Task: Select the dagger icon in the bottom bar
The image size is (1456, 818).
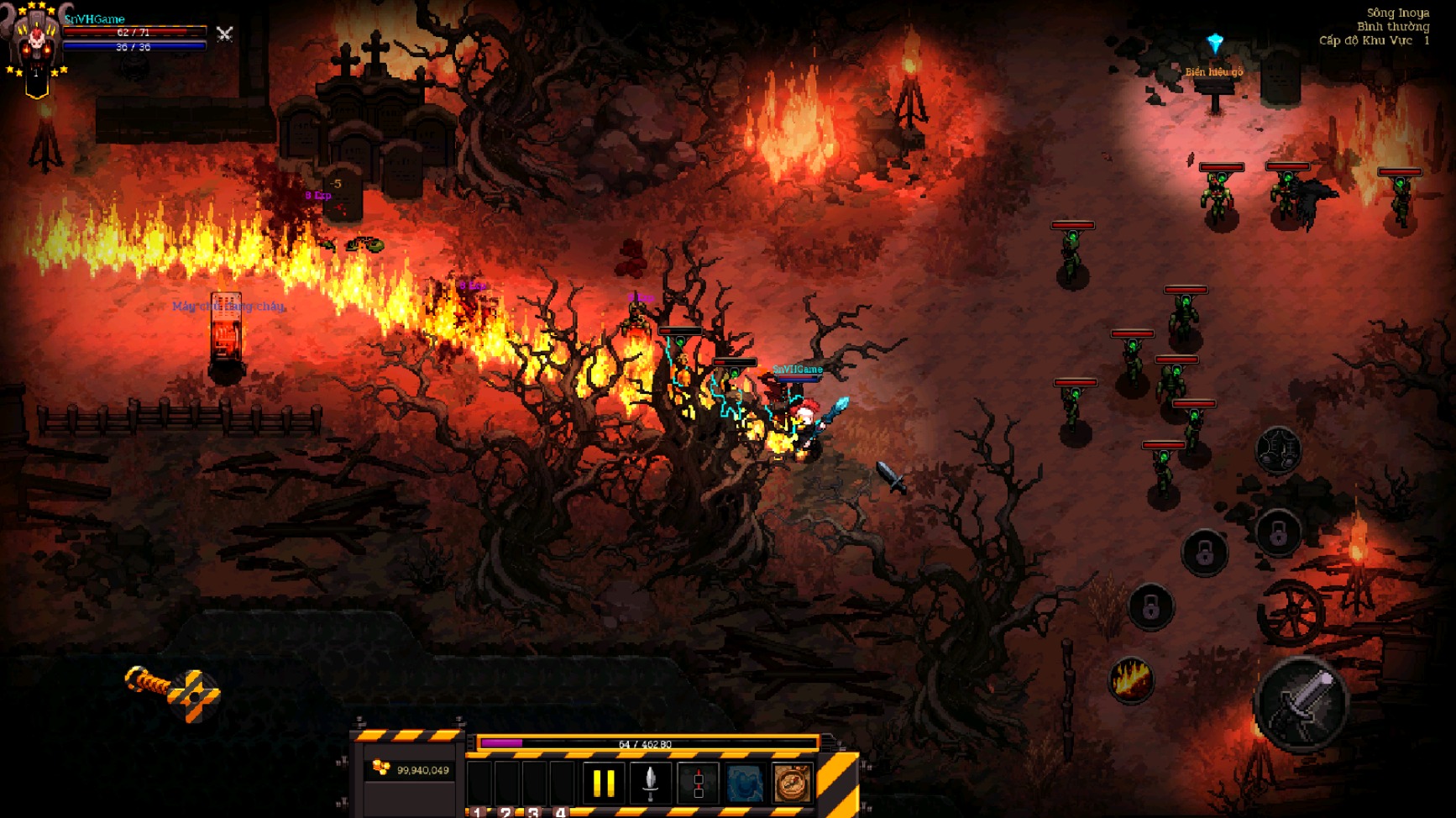Action: (x=650, y=784)
